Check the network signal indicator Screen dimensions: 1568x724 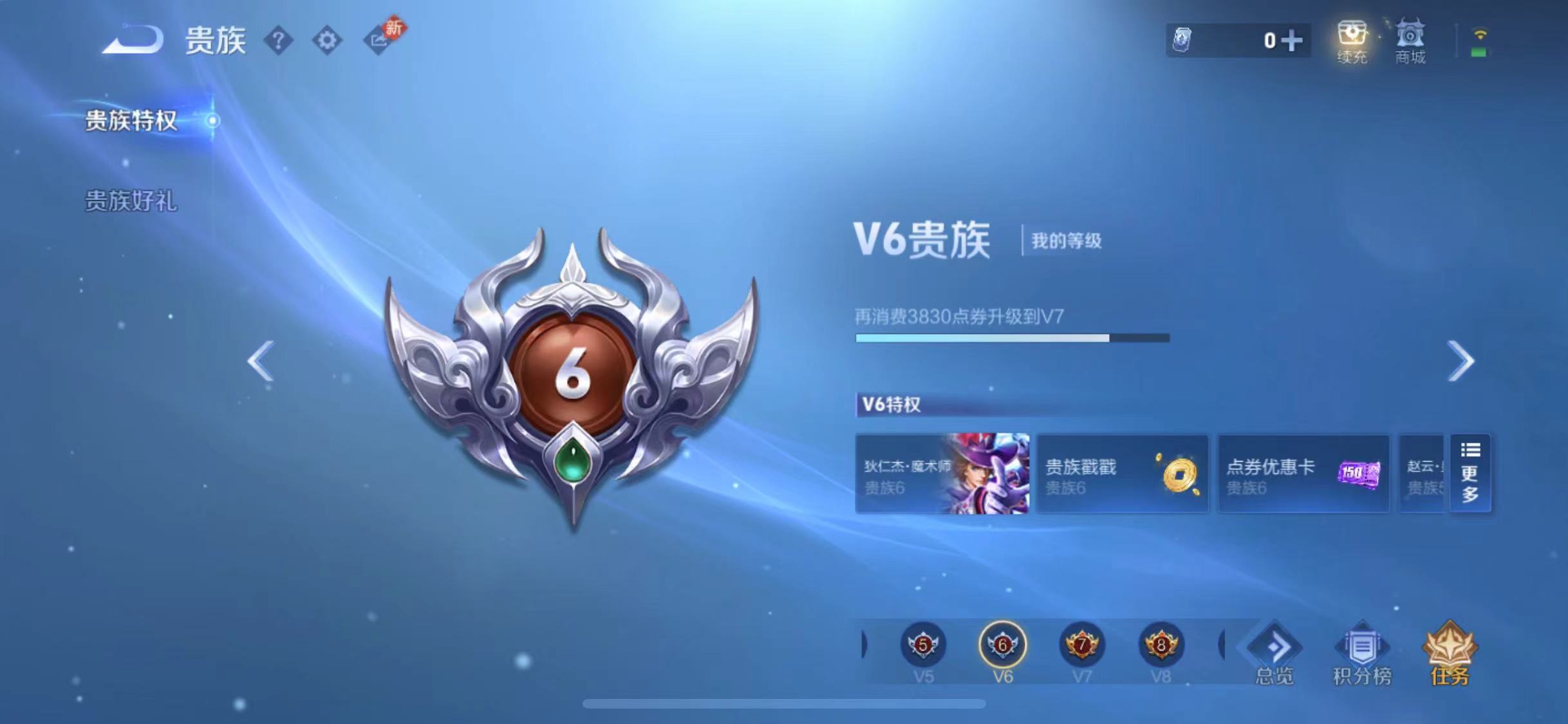pos(1480,40)
